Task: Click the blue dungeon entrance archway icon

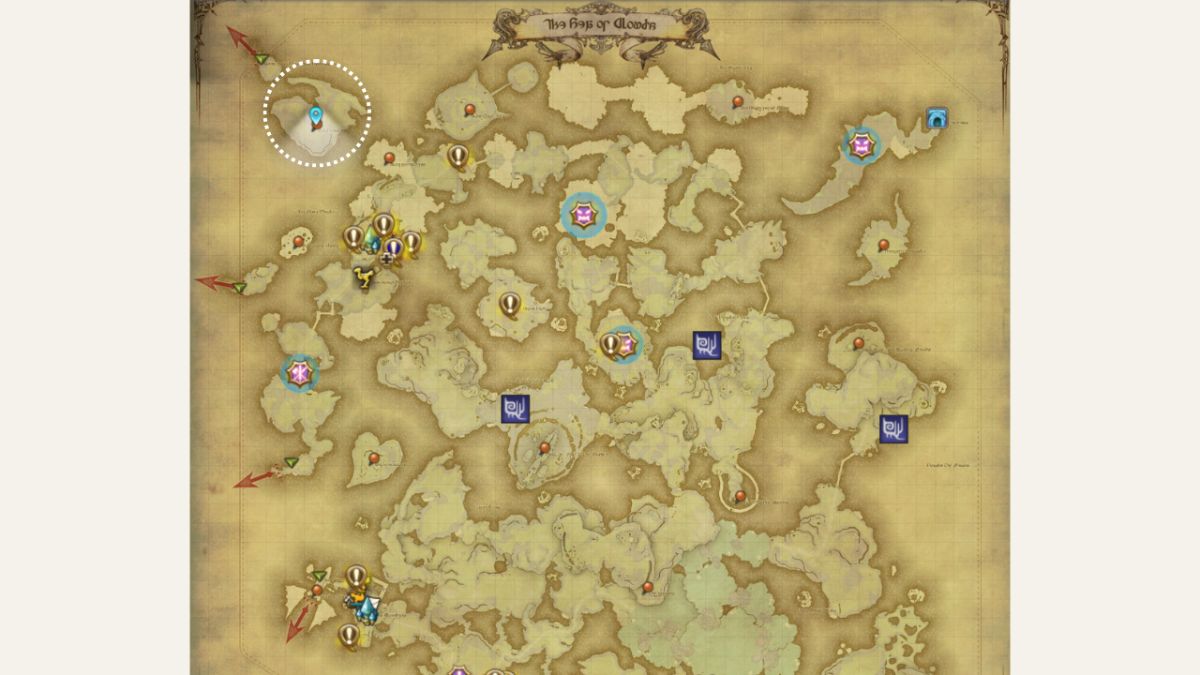Action: [x=937, y=118]
